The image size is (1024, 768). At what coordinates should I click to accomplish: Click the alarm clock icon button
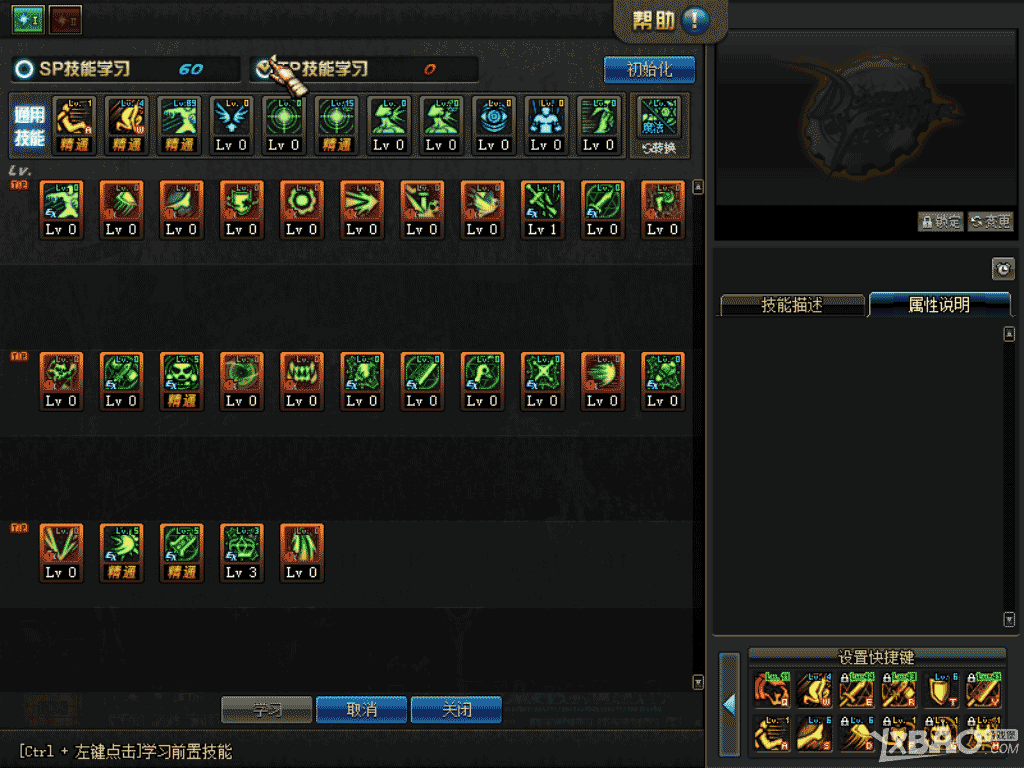pyautogui.click(x=1002, y=268)
